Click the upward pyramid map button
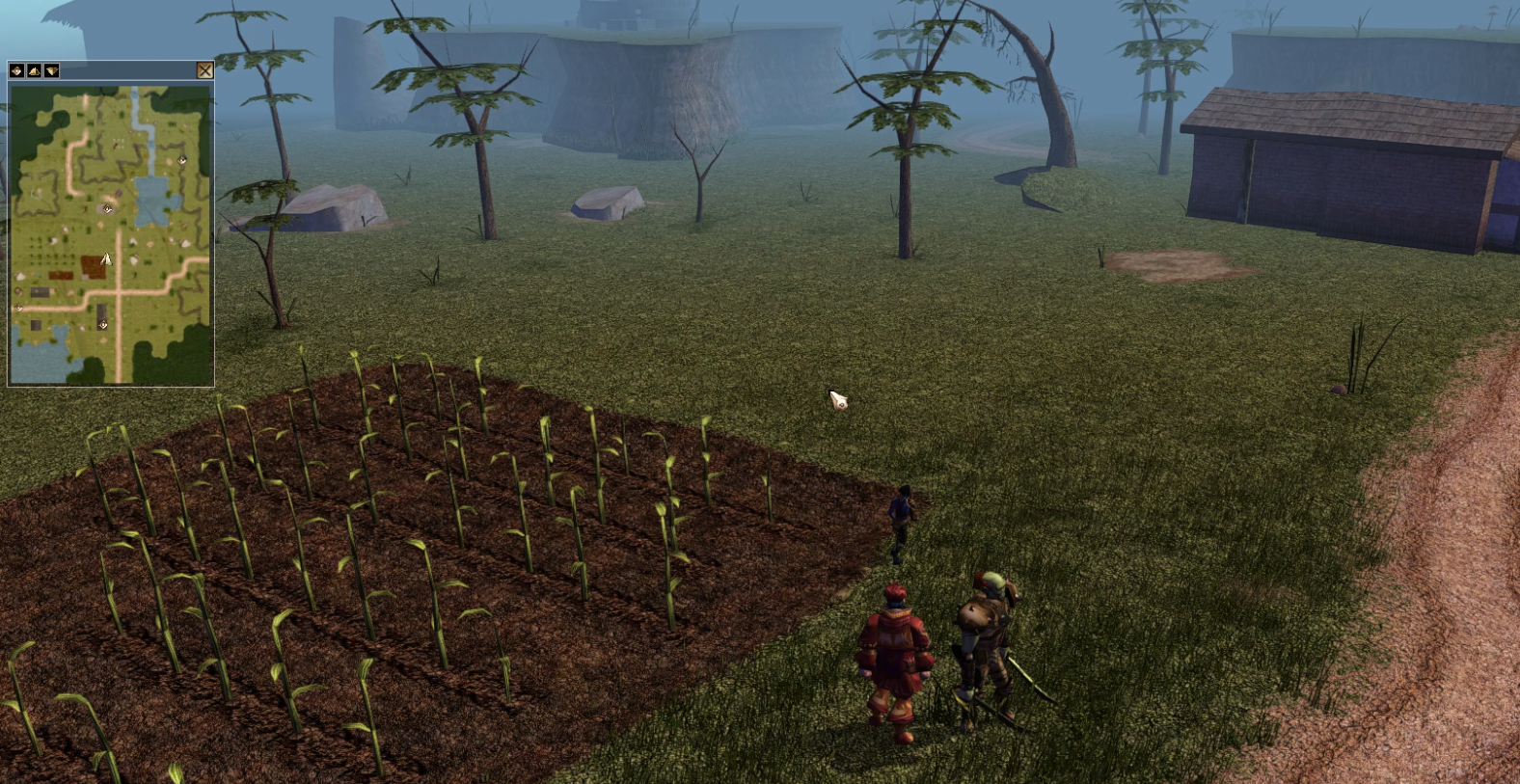Image resolution: width=1520 pixels, height=784 pixels. (34, 70)
